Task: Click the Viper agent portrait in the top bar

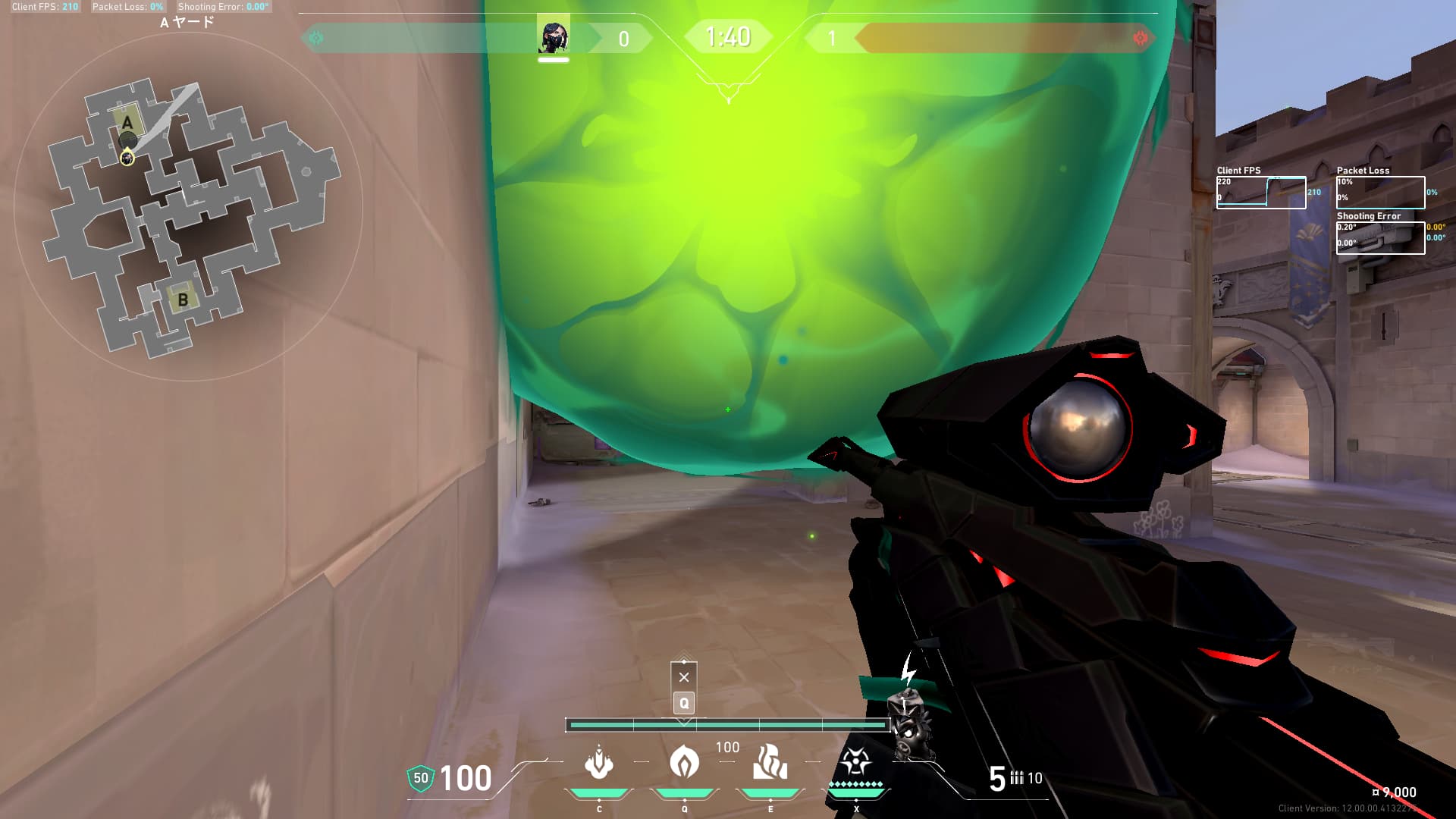Action: pyautogui.click(x=554, y=36)
